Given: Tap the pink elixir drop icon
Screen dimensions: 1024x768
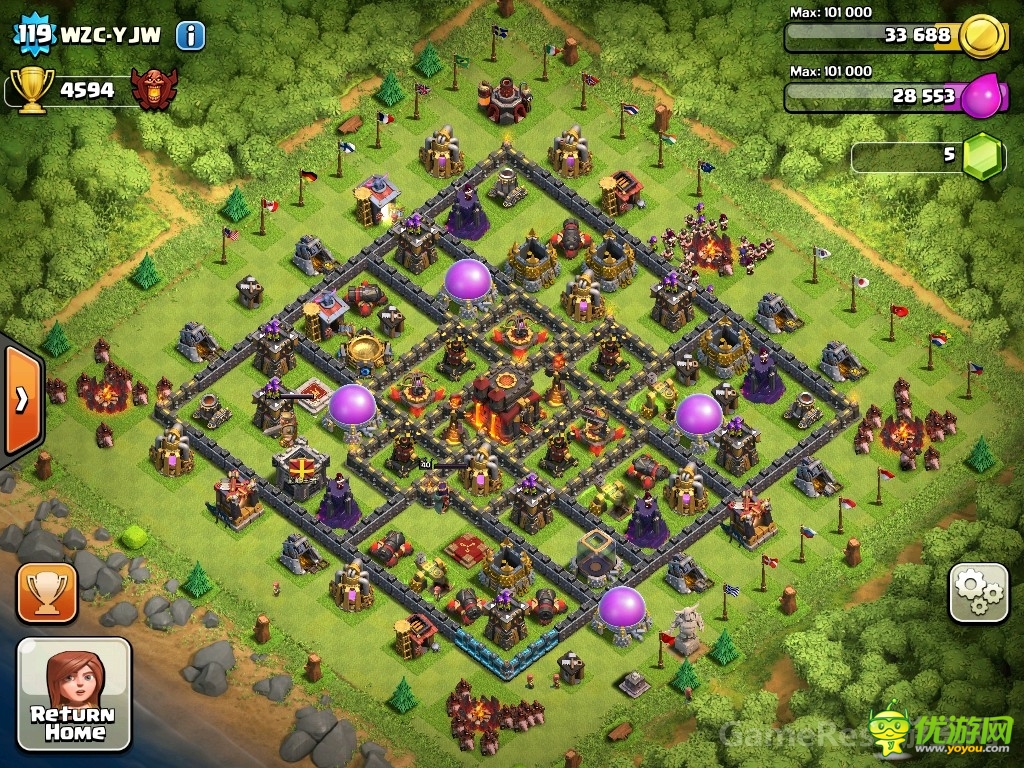Looking at the screenshot, I should (x=982, y=97).
